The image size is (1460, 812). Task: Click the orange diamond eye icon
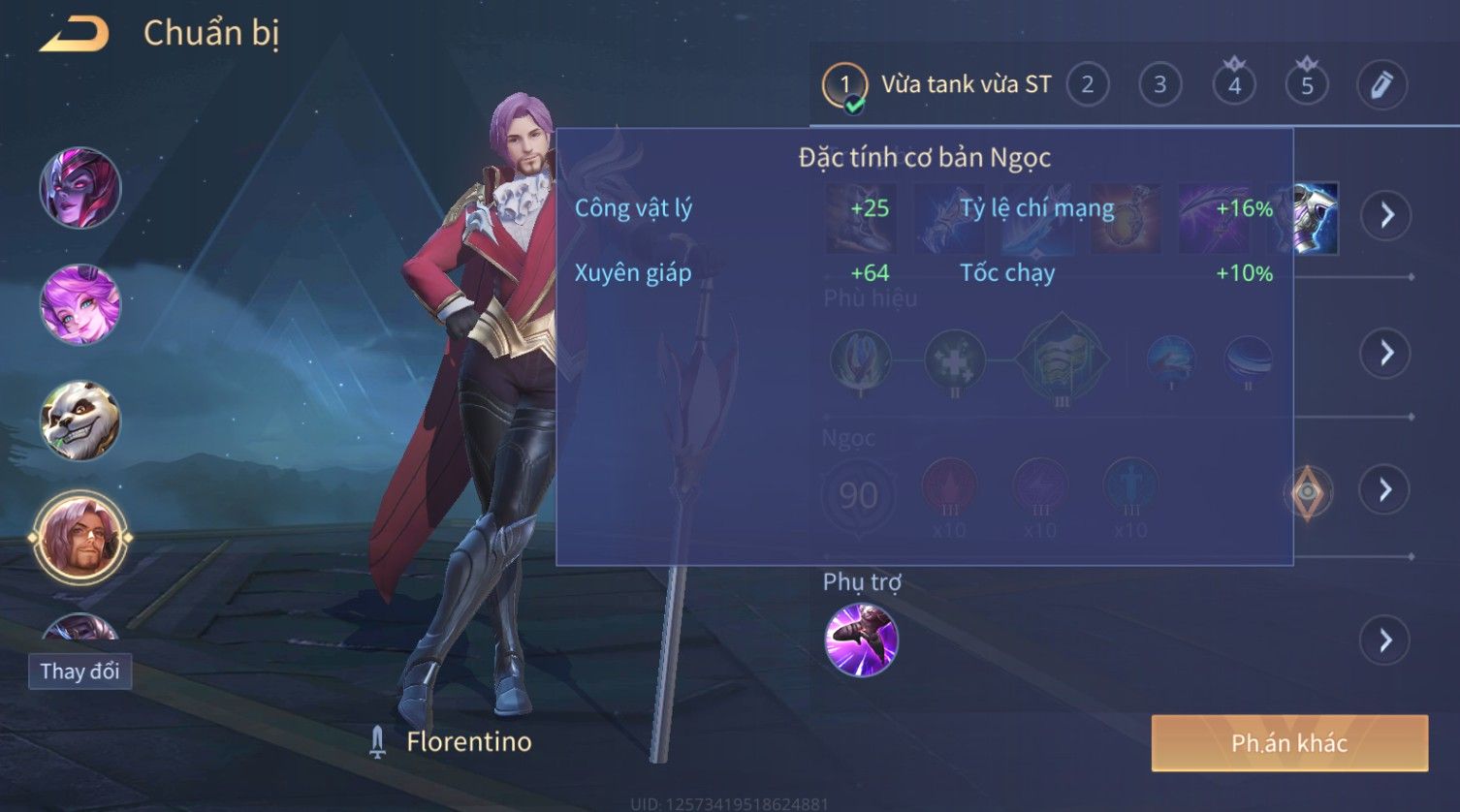[1307, 492]
